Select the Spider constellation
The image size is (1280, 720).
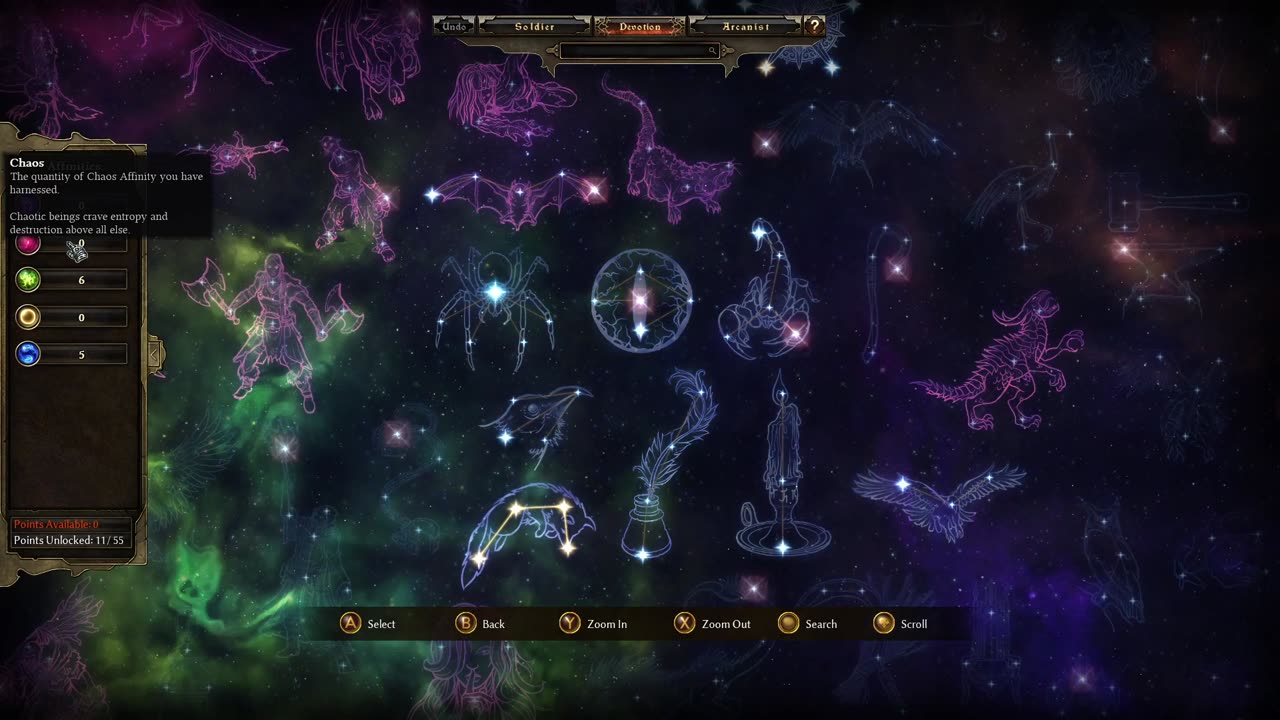point(495,300)
